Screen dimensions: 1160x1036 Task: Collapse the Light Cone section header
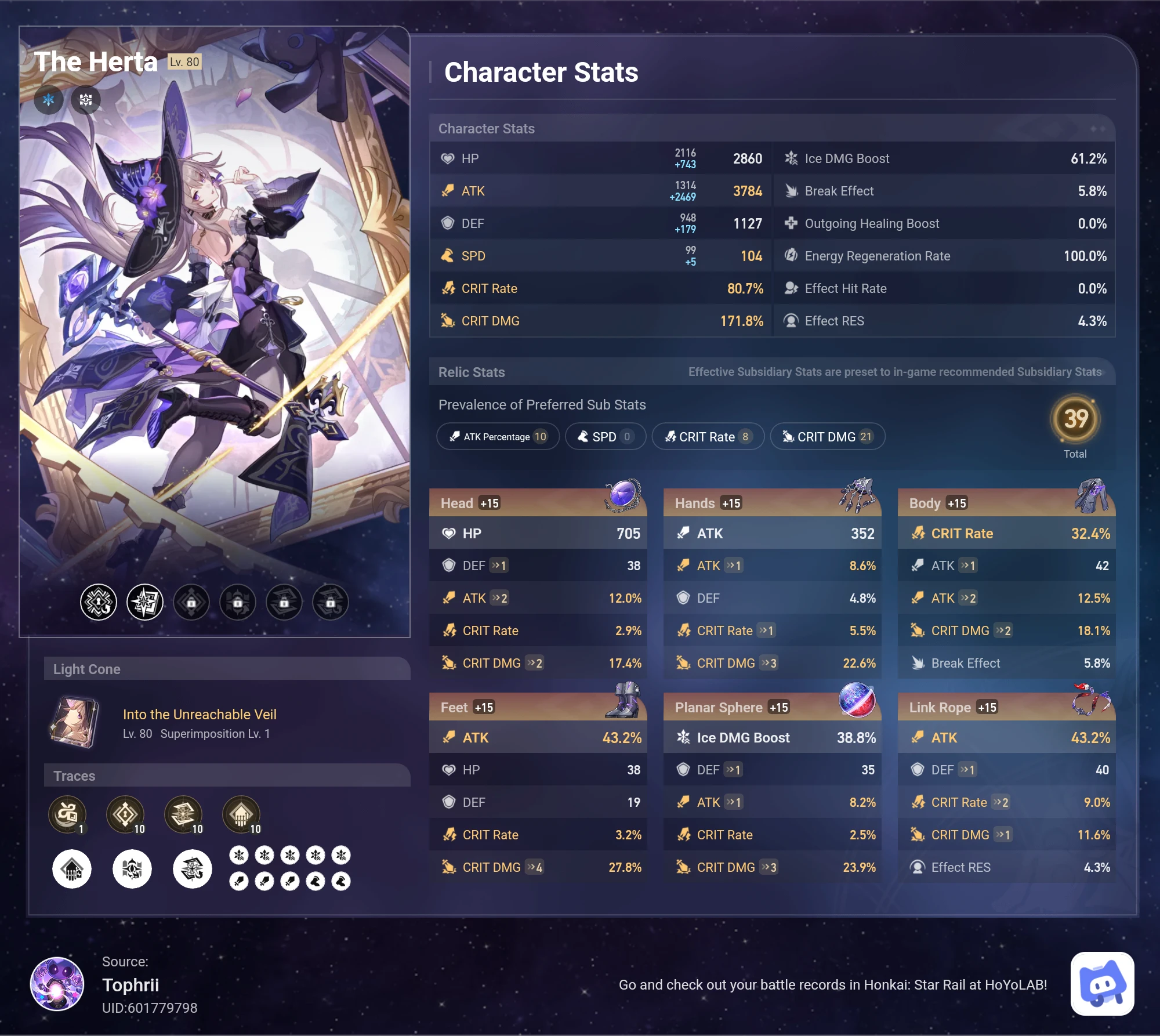tap(88, 668)
